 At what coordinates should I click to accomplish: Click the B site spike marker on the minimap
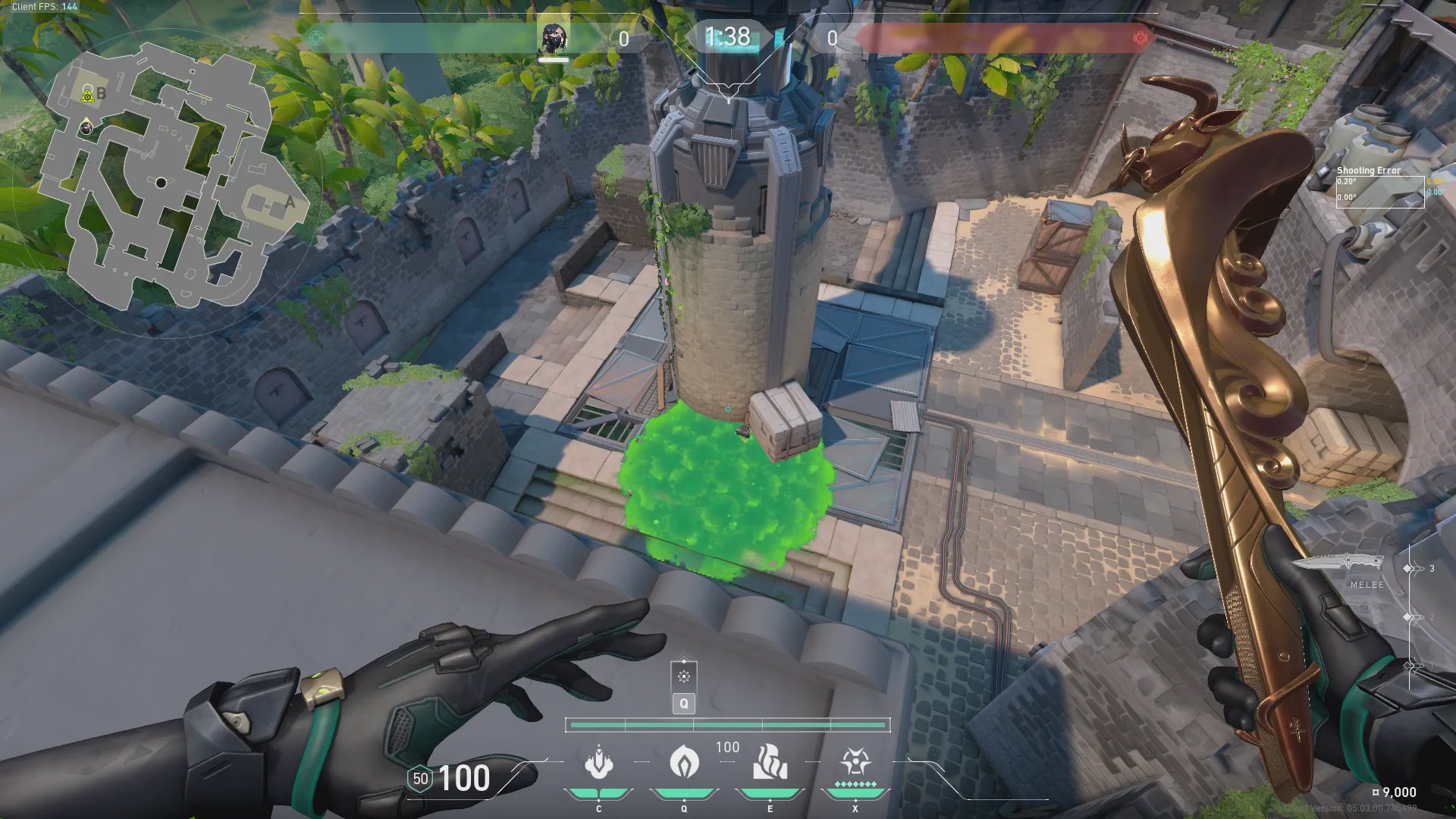coord(88,95)
